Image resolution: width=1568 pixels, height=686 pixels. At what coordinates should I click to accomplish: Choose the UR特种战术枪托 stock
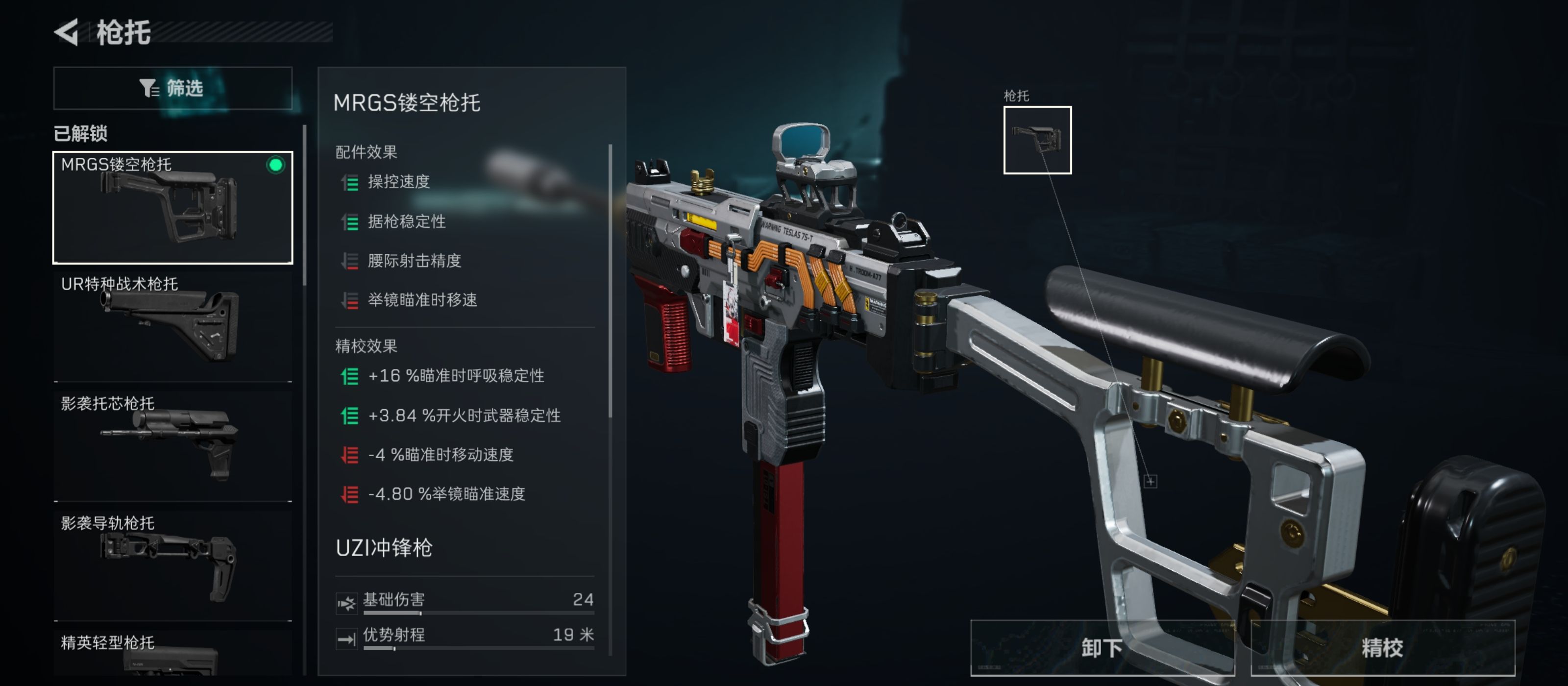173,326
